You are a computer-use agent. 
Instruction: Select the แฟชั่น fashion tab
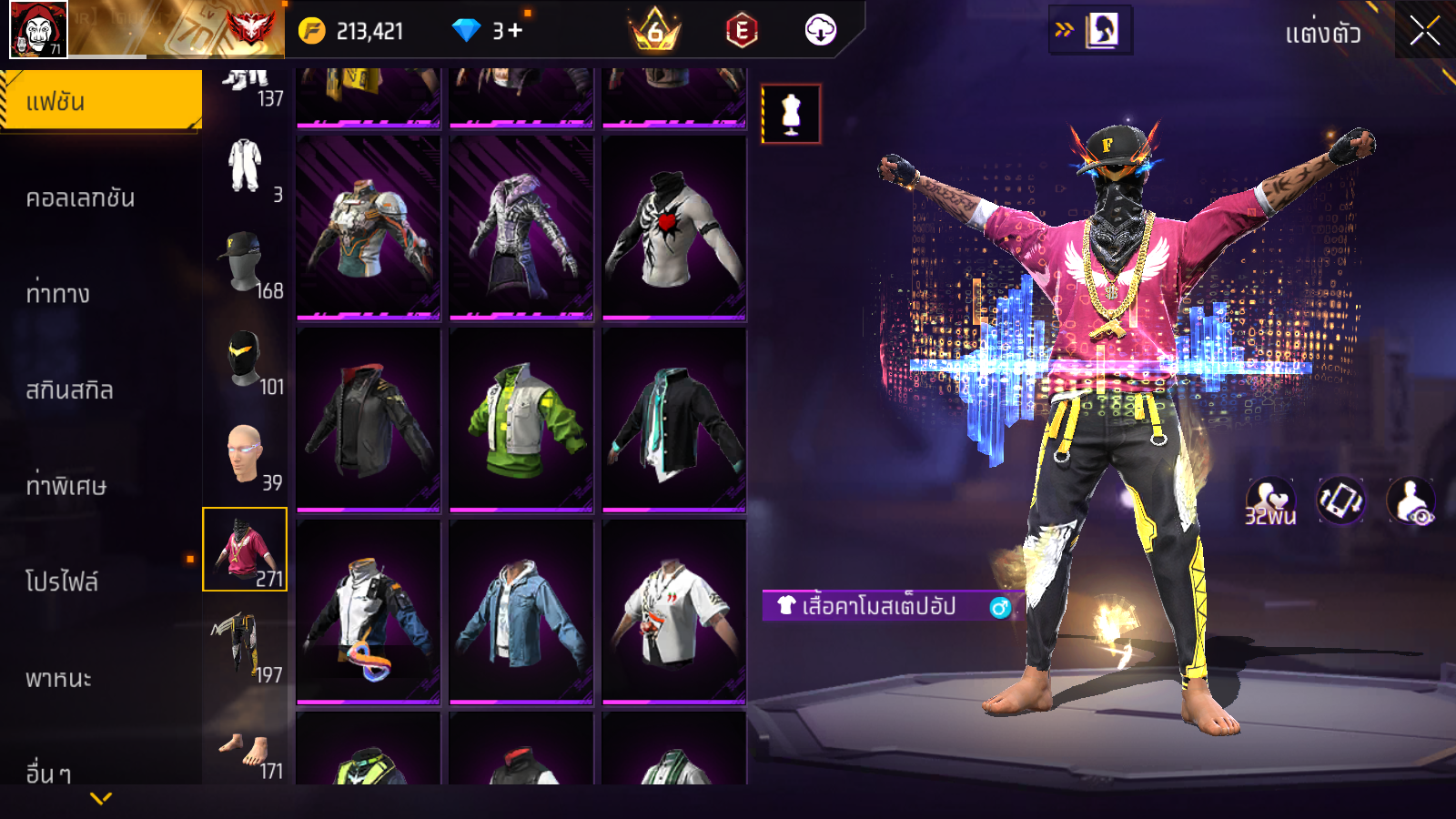click(x=100, y=101)
